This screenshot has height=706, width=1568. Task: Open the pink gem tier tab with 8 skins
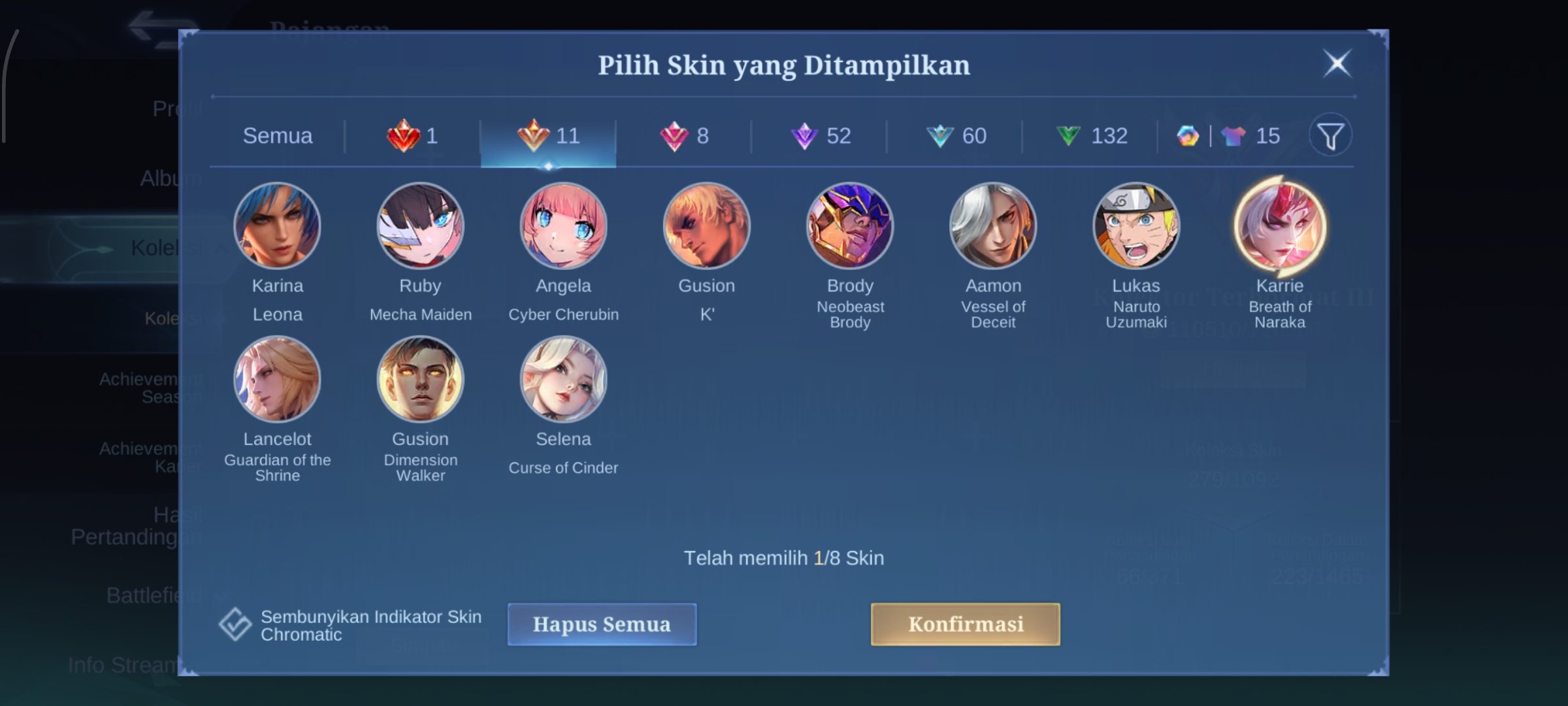tap(684, 136)
